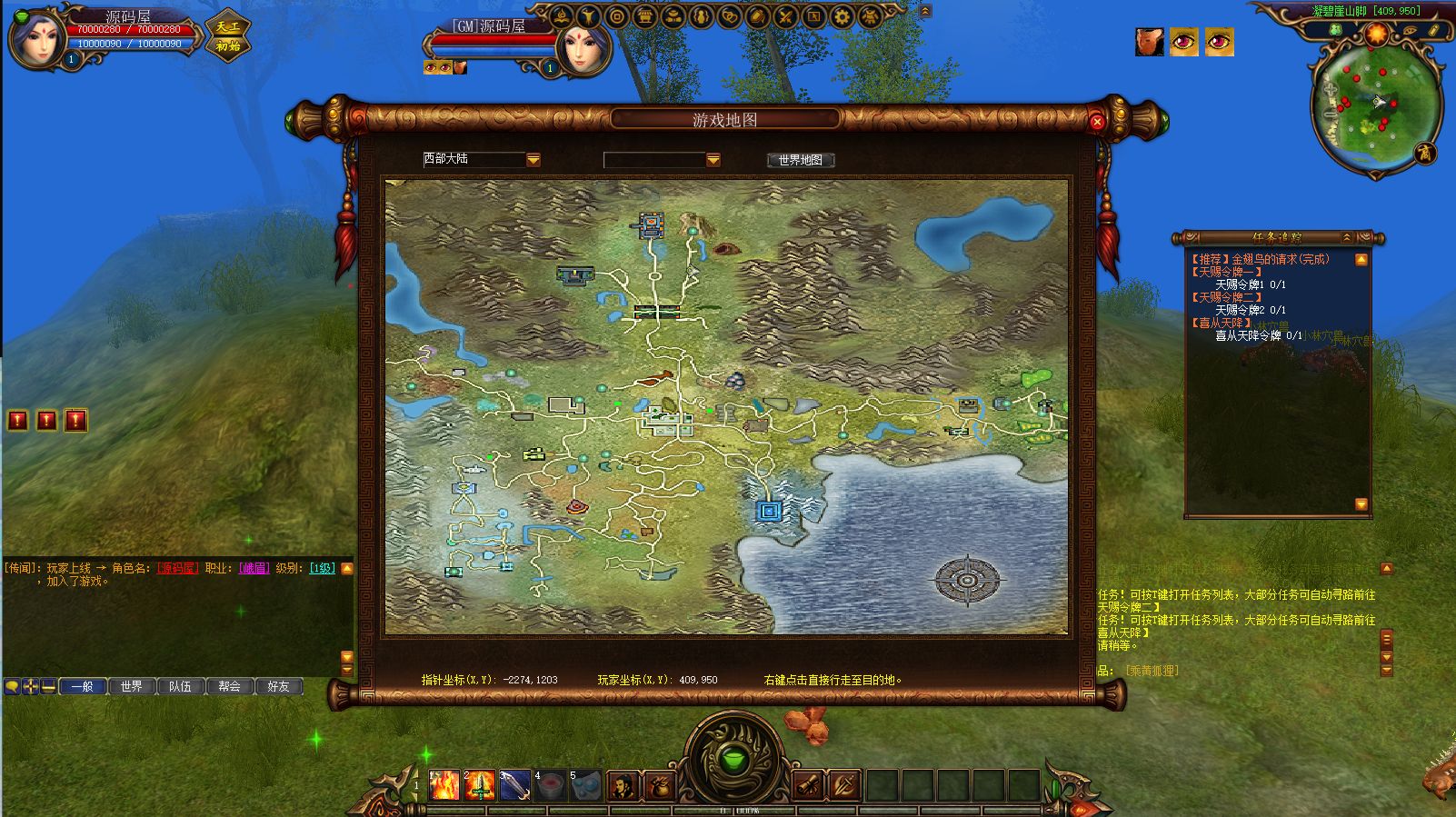The height and width of the screenshot is (817, 1456).
Task: Switch chat to the 世界 tab
Action: point(131,687)
